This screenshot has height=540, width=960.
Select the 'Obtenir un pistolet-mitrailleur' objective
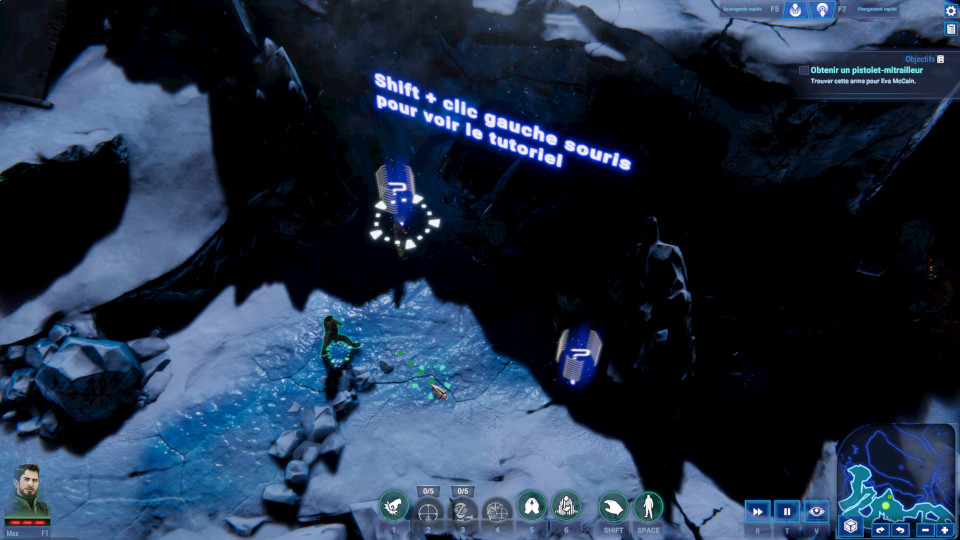tap(803, 70)
